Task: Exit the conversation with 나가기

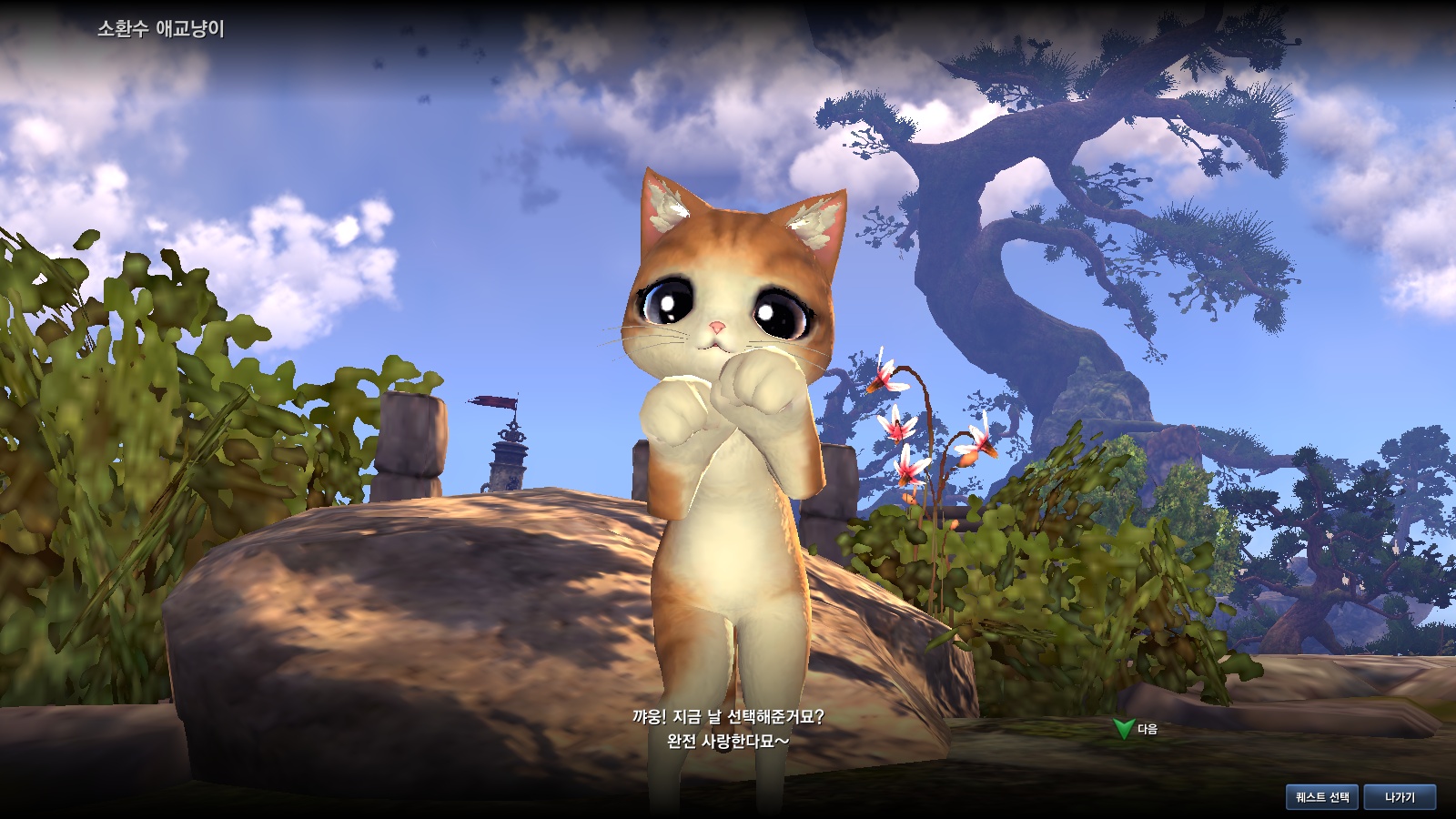Action: (1400, 797)
